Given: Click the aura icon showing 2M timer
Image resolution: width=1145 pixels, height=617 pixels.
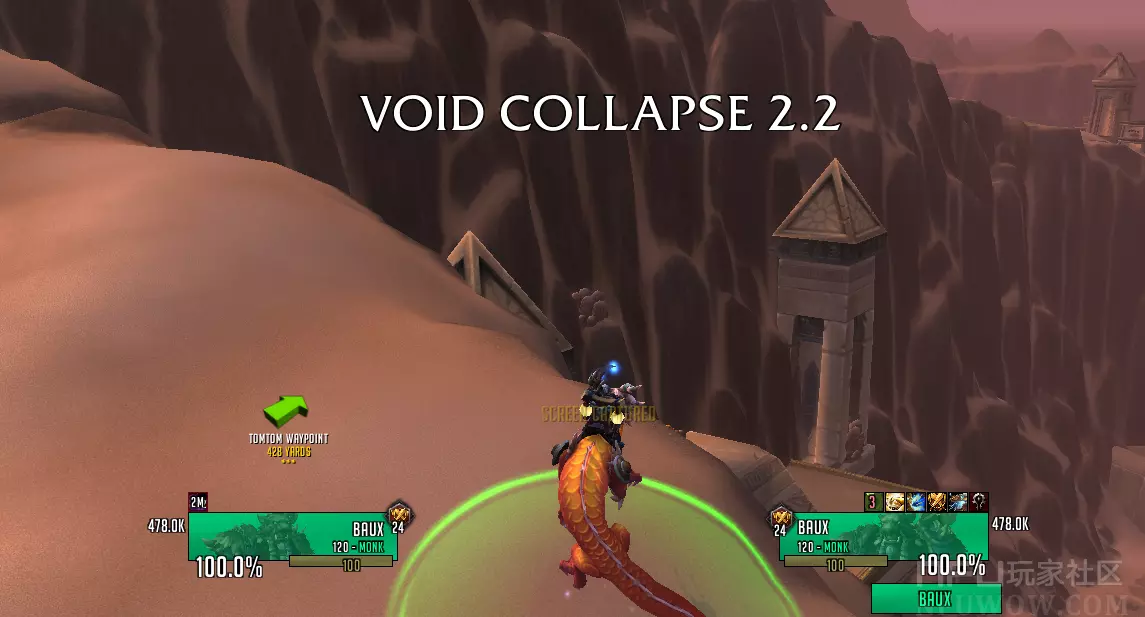Looking at the screenshot, I should click(x=198, y=503).
